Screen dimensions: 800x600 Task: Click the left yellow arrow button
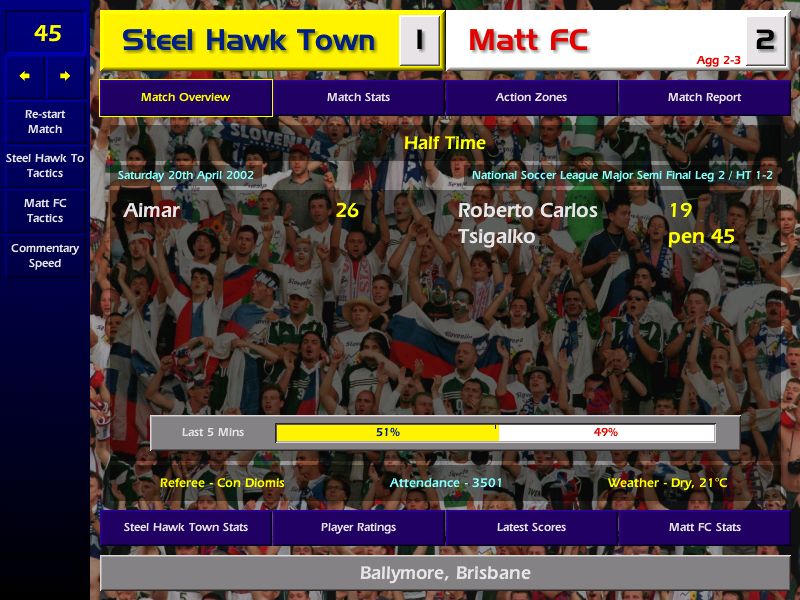[x=25, y=76]
